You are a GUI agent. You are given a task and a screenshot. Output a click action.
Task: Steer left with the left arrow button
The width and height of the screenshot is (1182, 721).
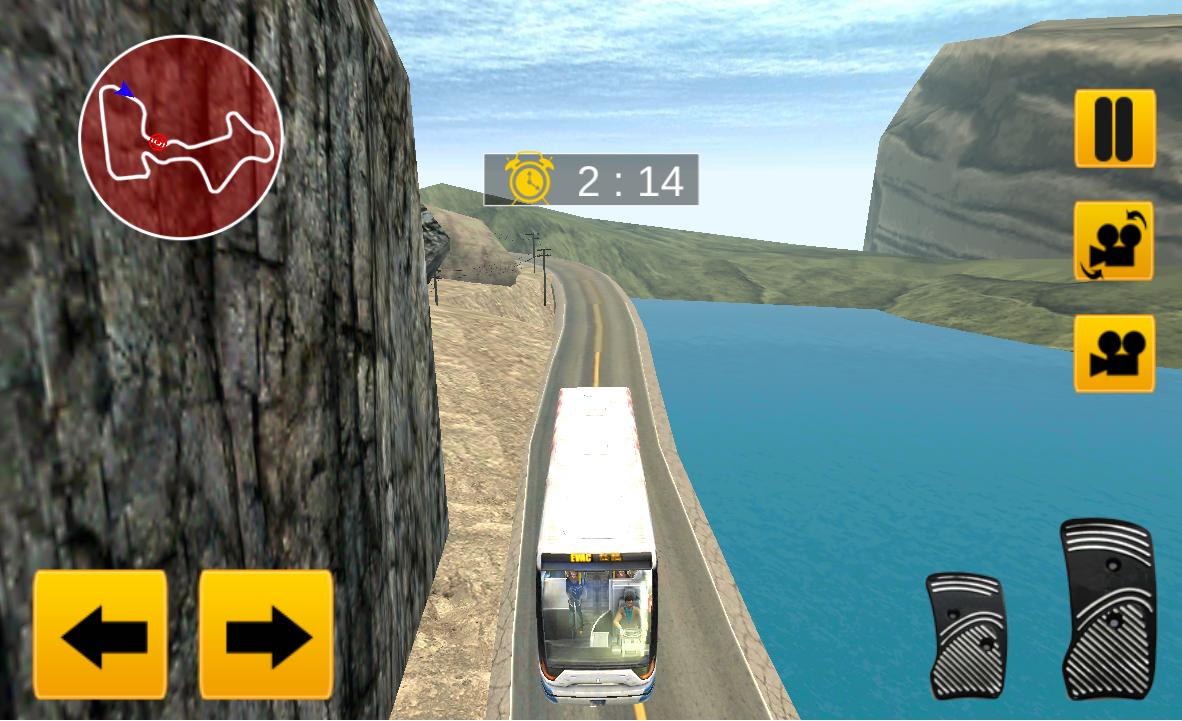pos(100,635)
